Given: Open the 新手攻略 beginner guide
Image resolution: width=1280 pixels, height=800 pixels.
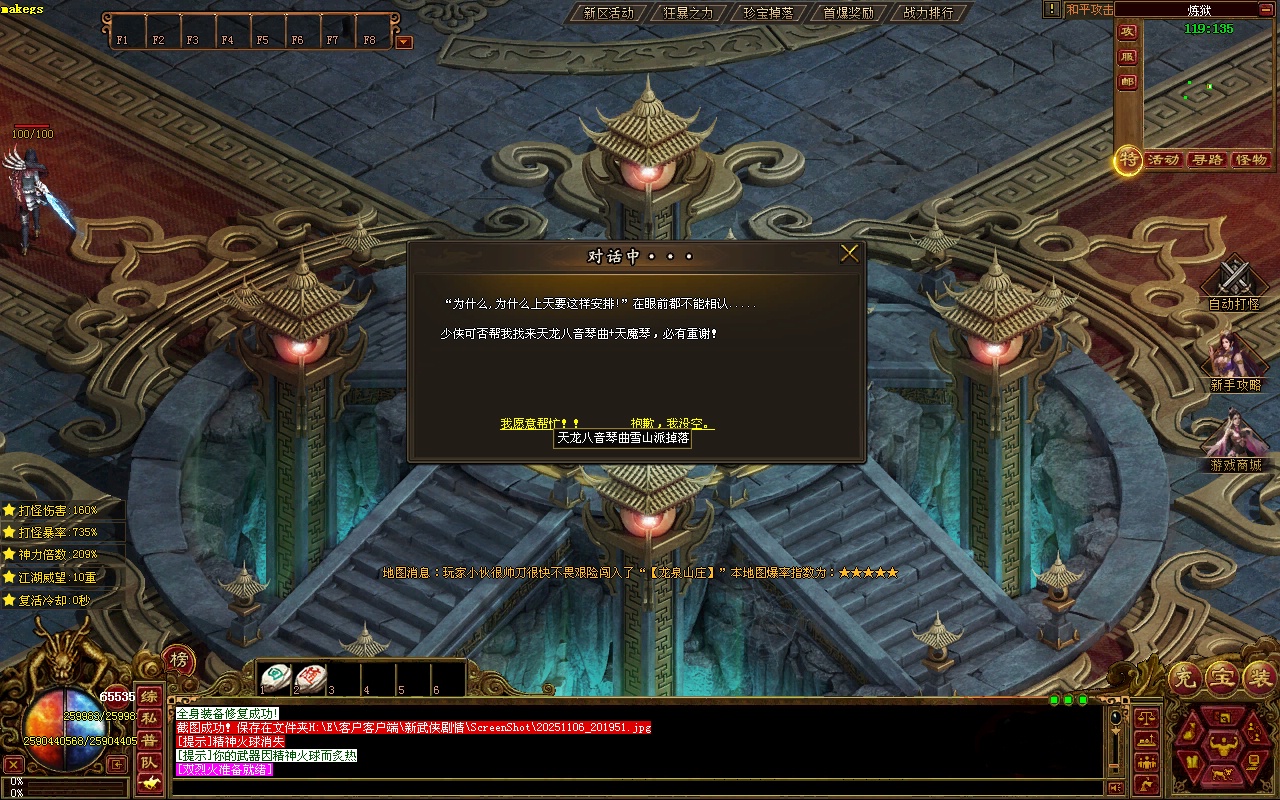Looking at the screenshot, I should click(x=1235, y=362).
